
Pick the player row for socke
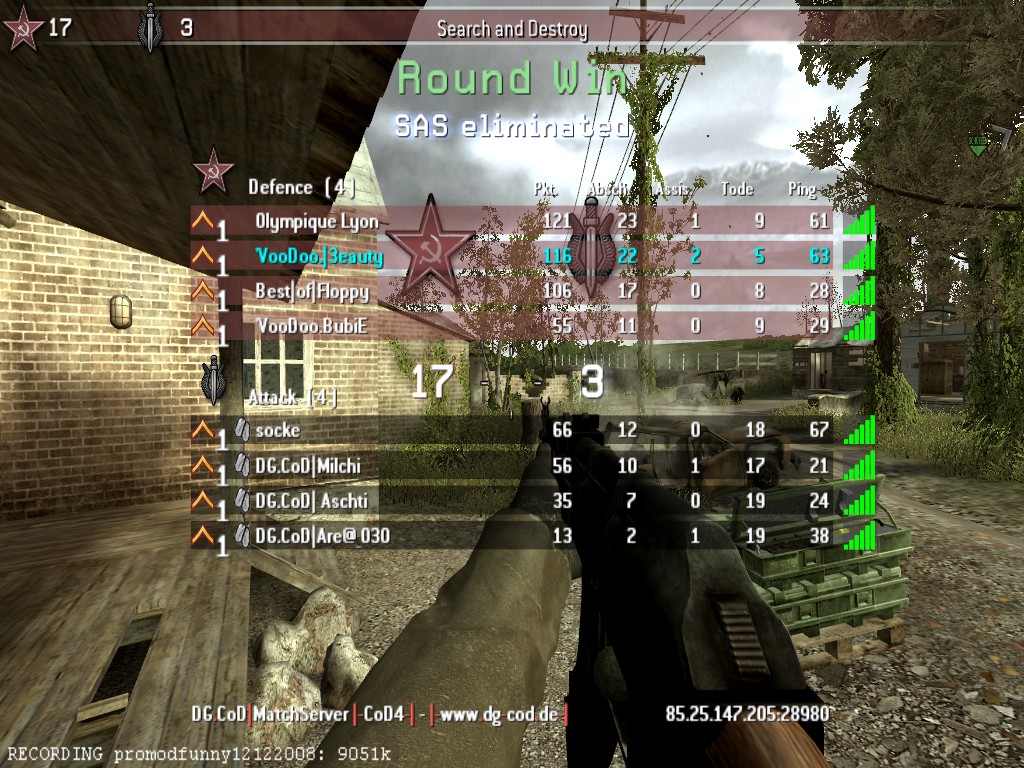pos(277,430)
